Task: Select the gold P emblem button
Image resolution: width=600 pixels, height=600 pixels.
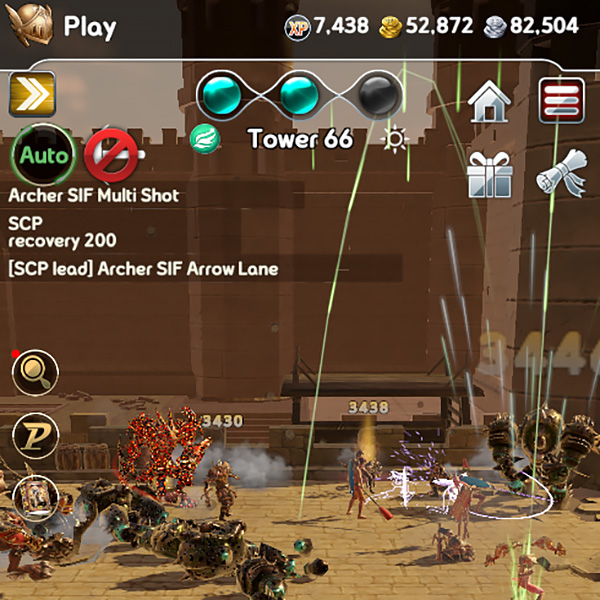Action: coord(35,435)
